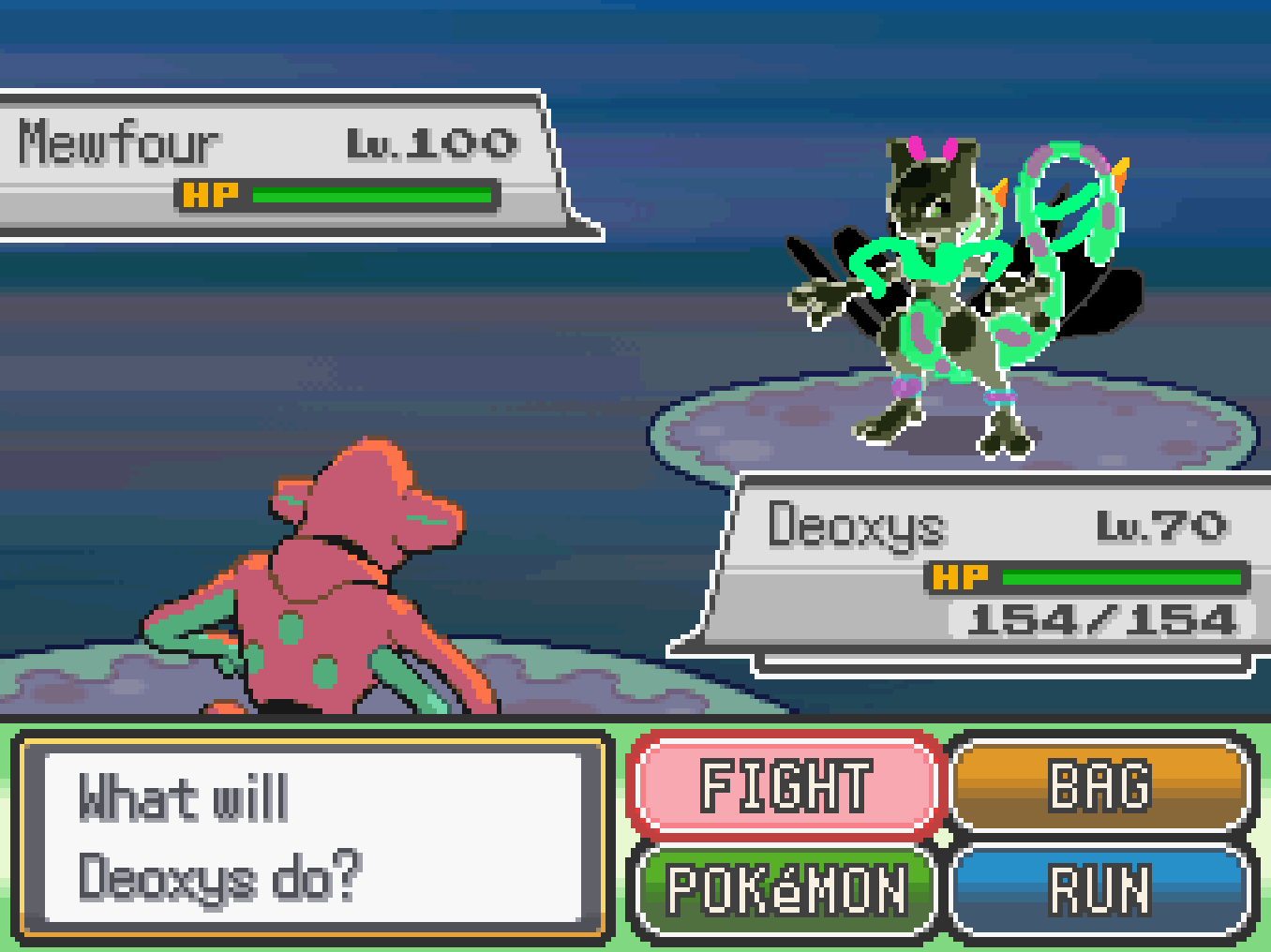Click Deoxys's green HP bar
The image size is (1271, 952).
pyautogui.click(x=1120, y=576)
